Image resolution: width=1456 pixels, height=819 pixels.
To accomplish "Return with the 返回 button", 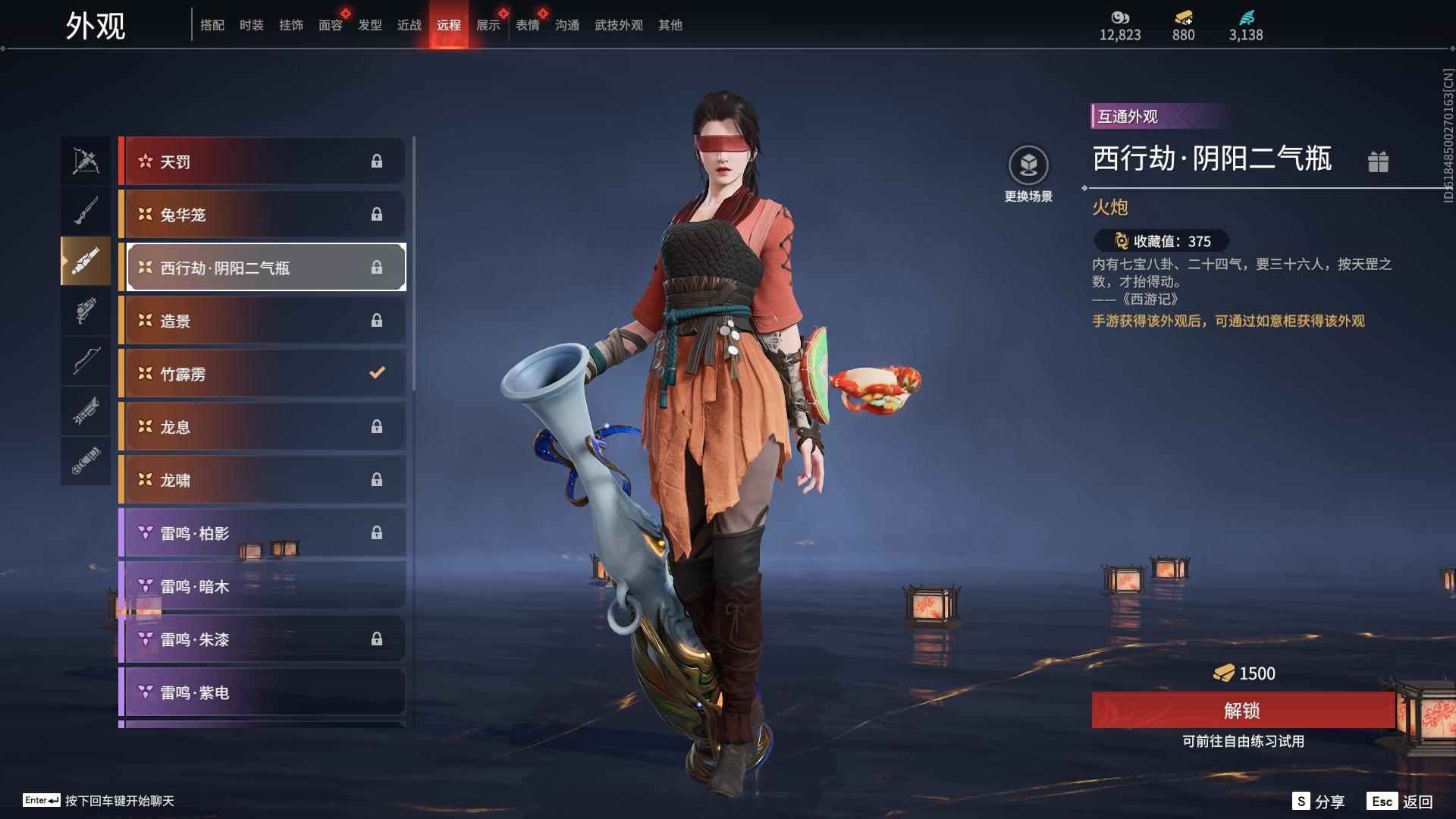I will (x=1401, y=802).
